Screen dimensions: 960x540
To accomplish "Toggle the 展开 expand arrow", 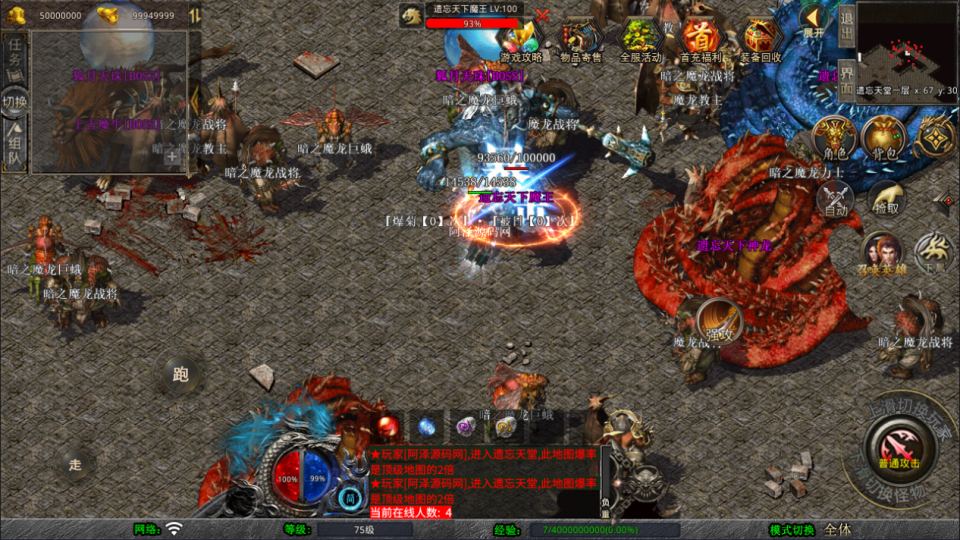I will (815, 20).
